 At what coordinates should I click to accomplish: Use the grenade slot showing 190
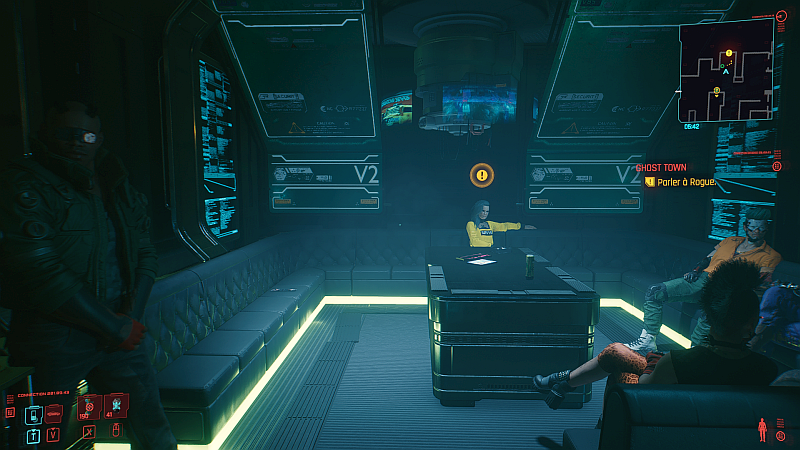[87, 407]
